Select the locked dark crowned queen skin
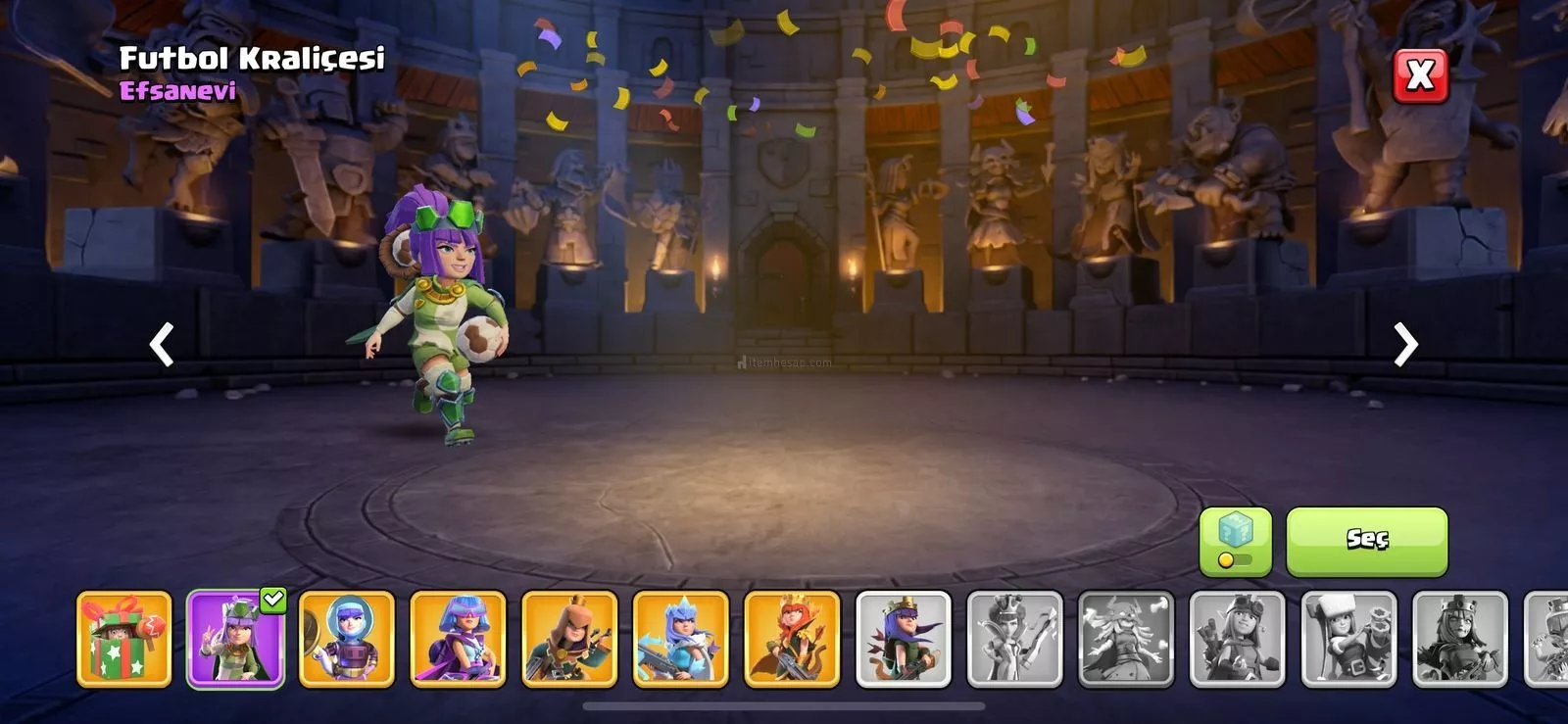Image resolution: width=1568 pixels, height=724 pixels. pos(1460,639)
